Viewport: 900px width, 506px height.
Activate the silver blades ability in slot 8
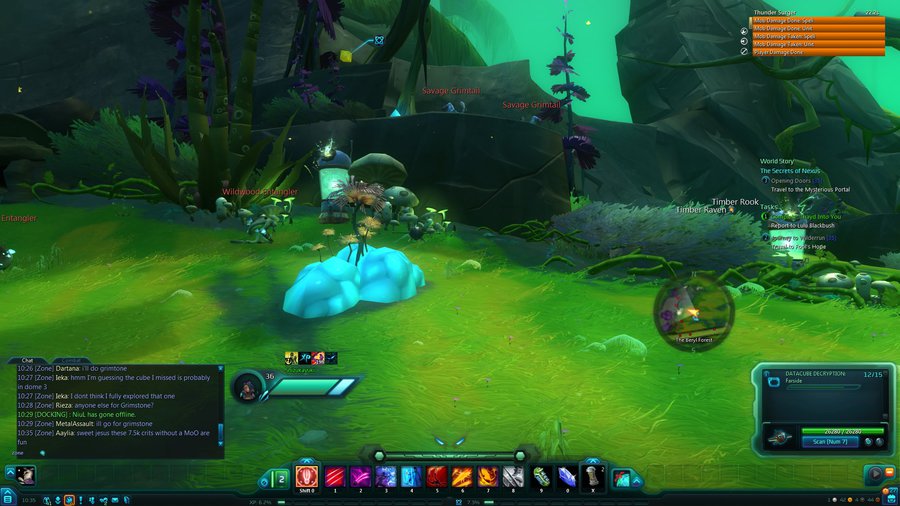tap(514, 477)
